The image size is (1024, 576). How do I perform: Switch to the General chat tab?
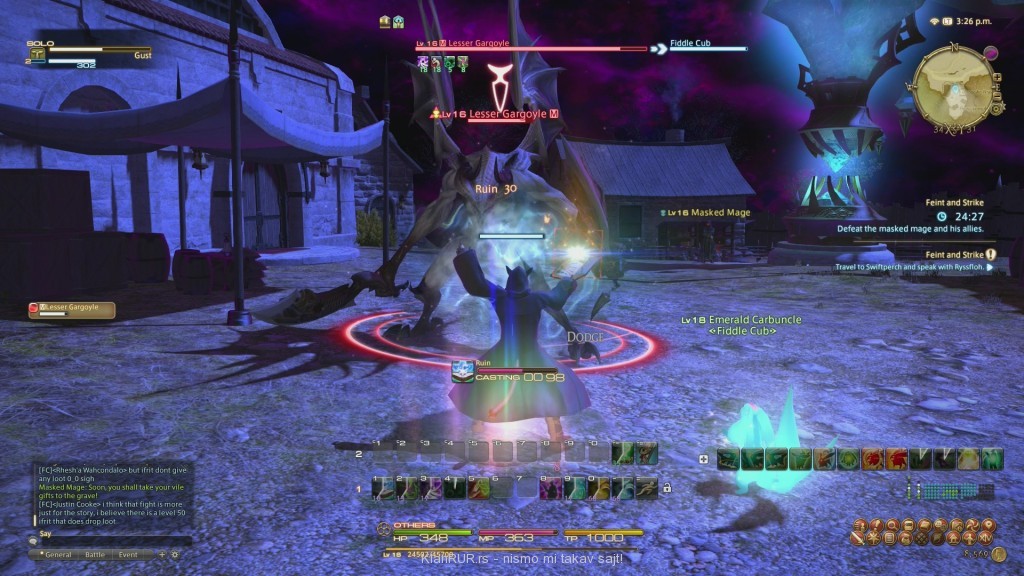tap(57, 554)
